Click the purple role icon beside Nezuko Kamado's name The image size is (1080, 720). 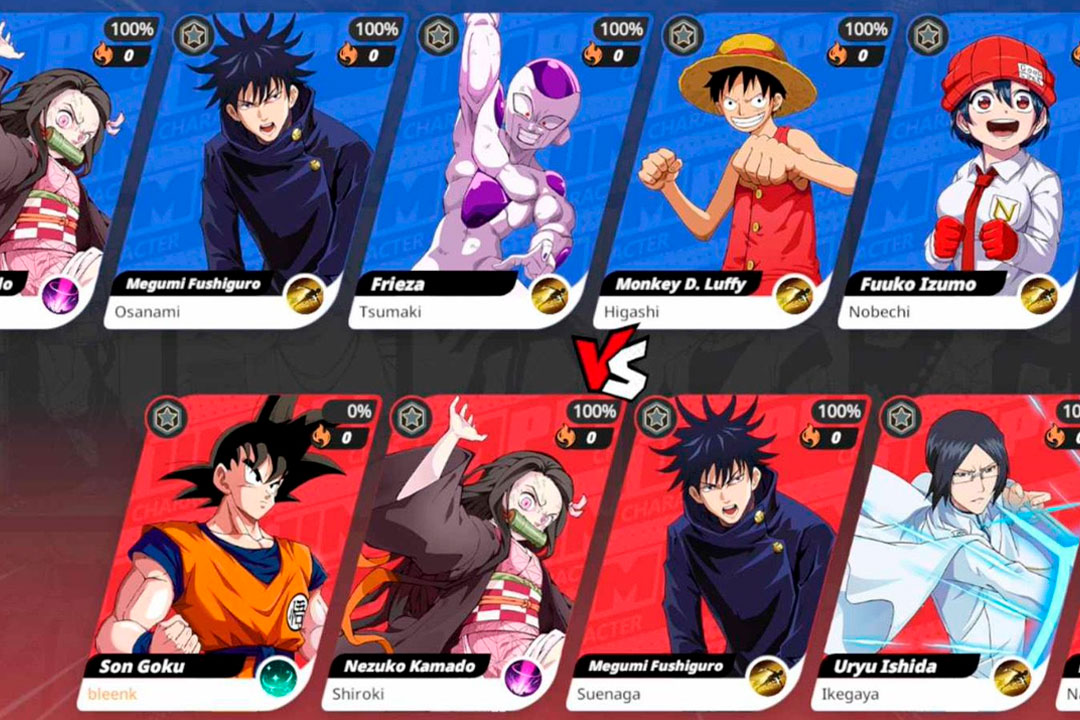tap(524, 678)
